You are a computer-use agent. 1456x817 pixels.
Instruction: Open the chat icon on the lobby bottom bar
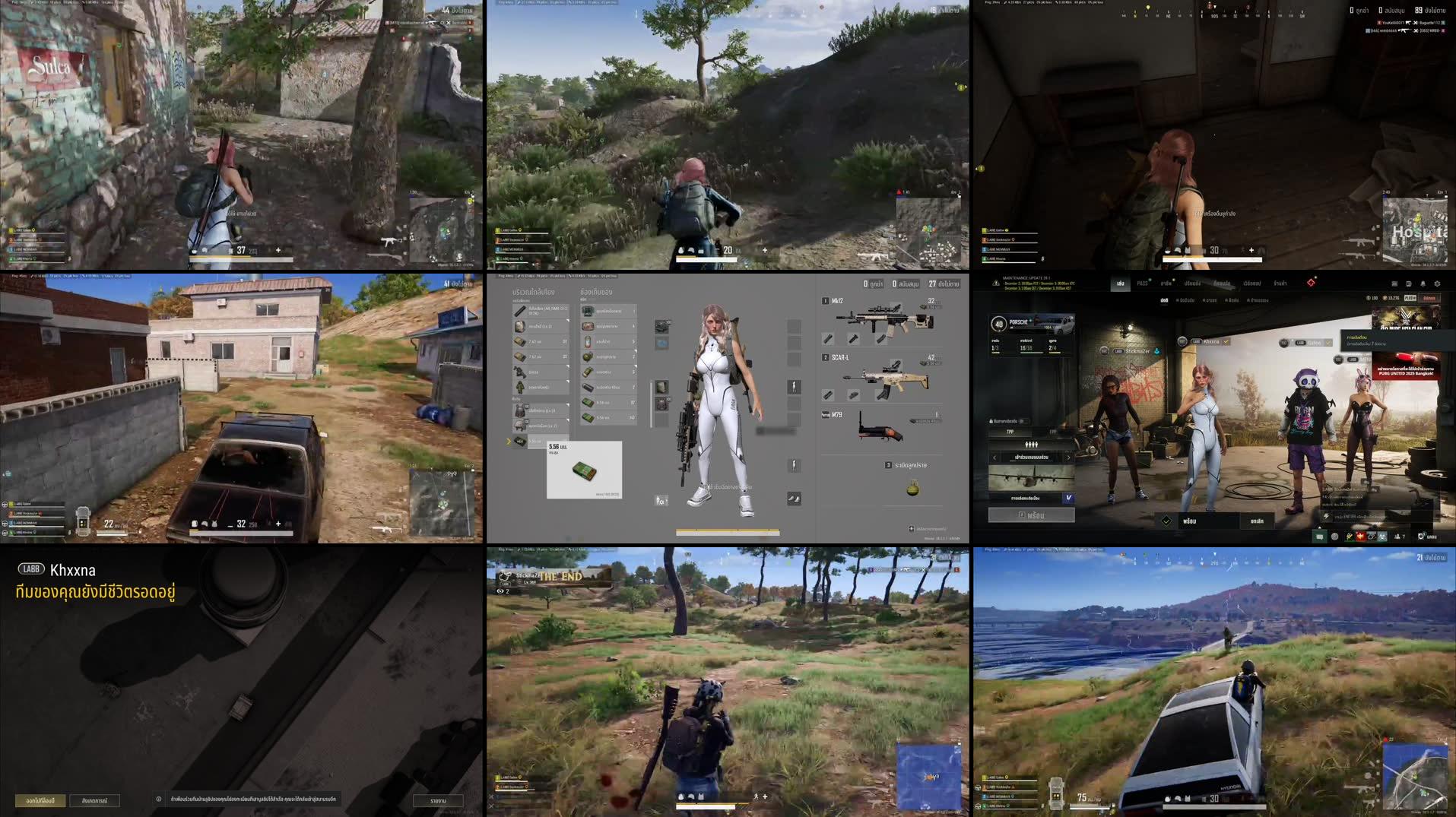[1320, 537]
